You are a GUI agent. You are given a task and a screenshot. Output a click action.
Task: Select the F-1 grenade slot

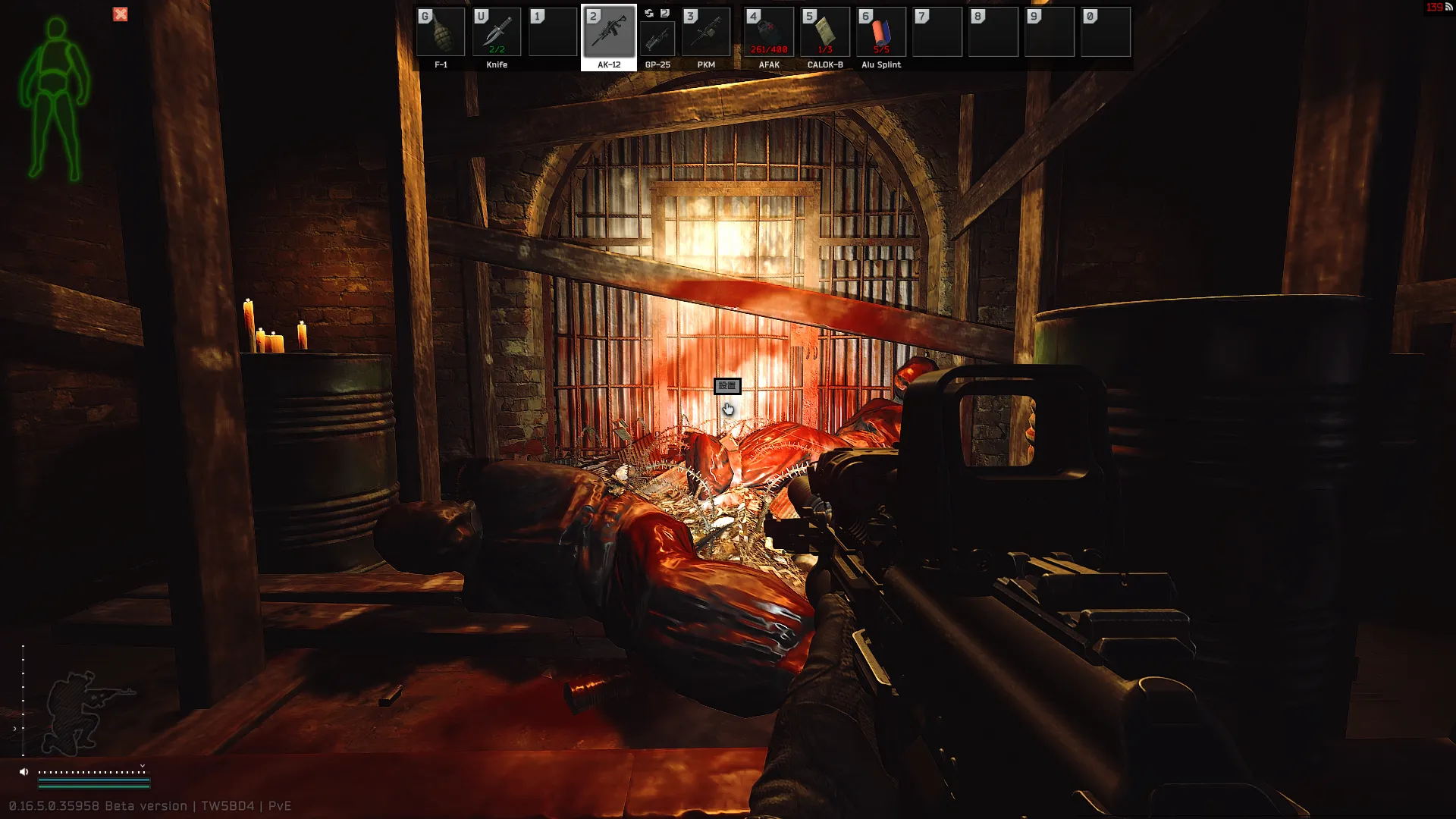coord(441,33)
